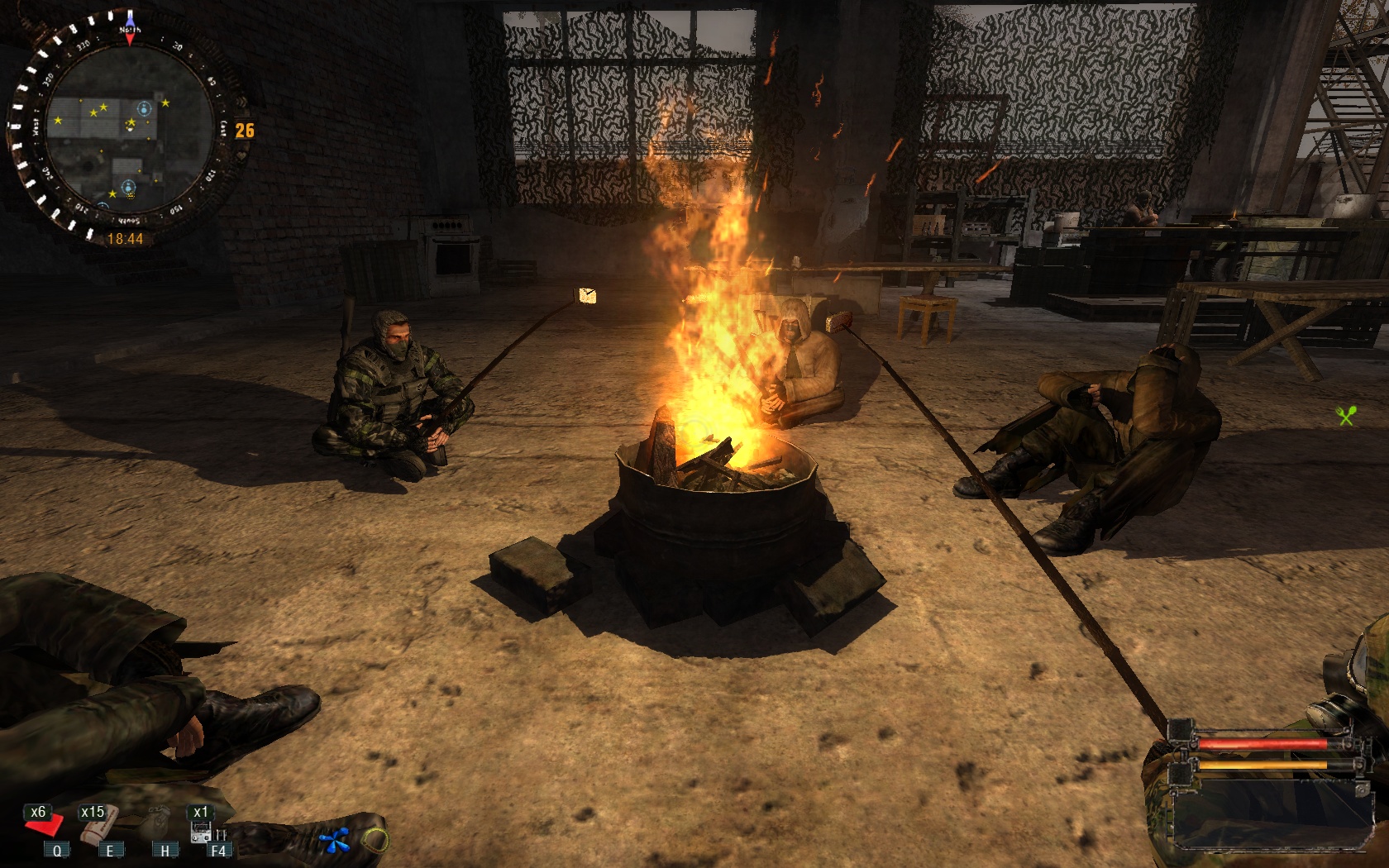
Task: Click the north compass arrow on minimap
Action: point(130,25)
